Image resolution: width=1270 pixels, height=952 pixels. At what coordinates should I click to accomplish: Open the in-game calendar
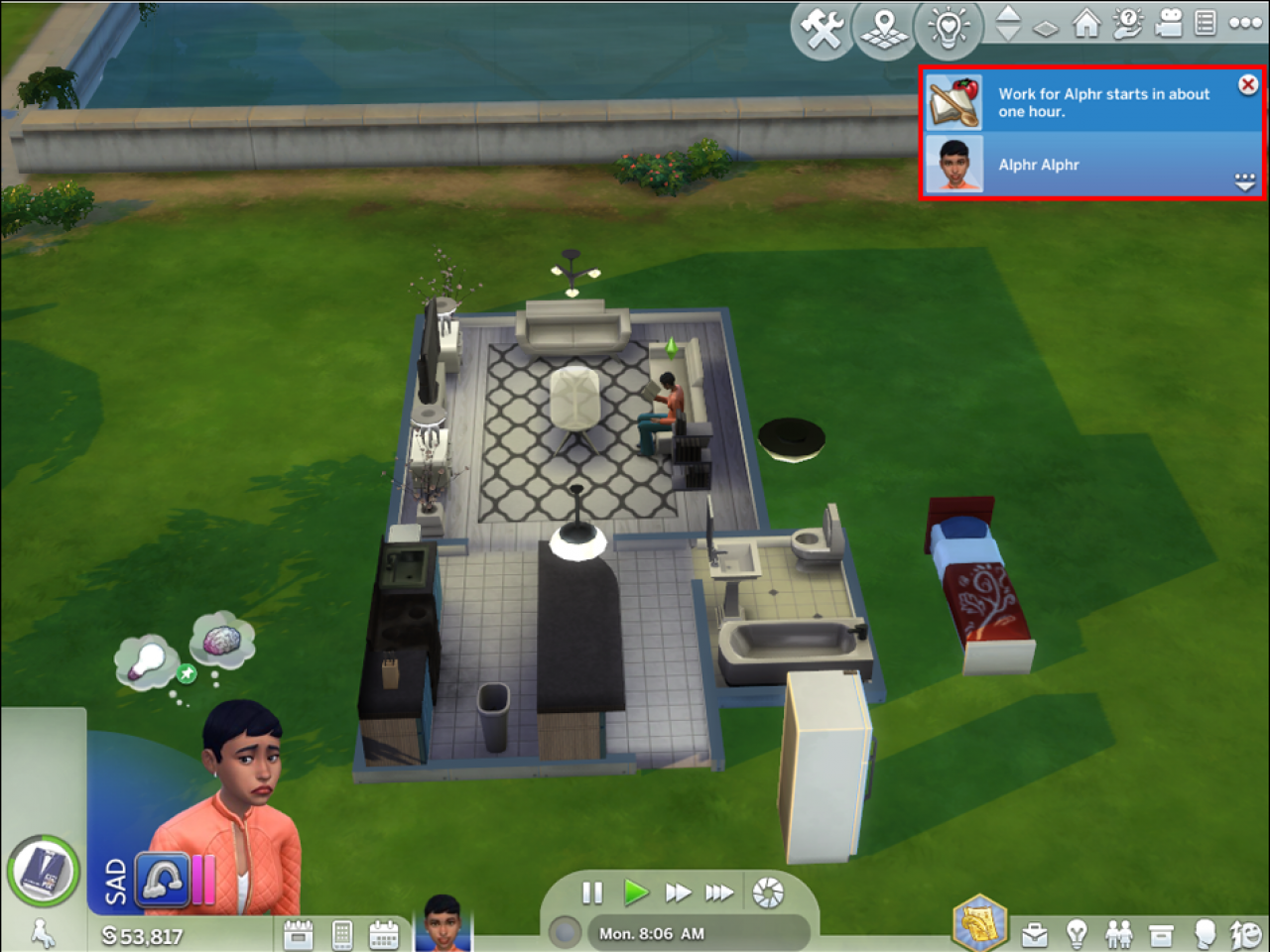click(386, 933)
